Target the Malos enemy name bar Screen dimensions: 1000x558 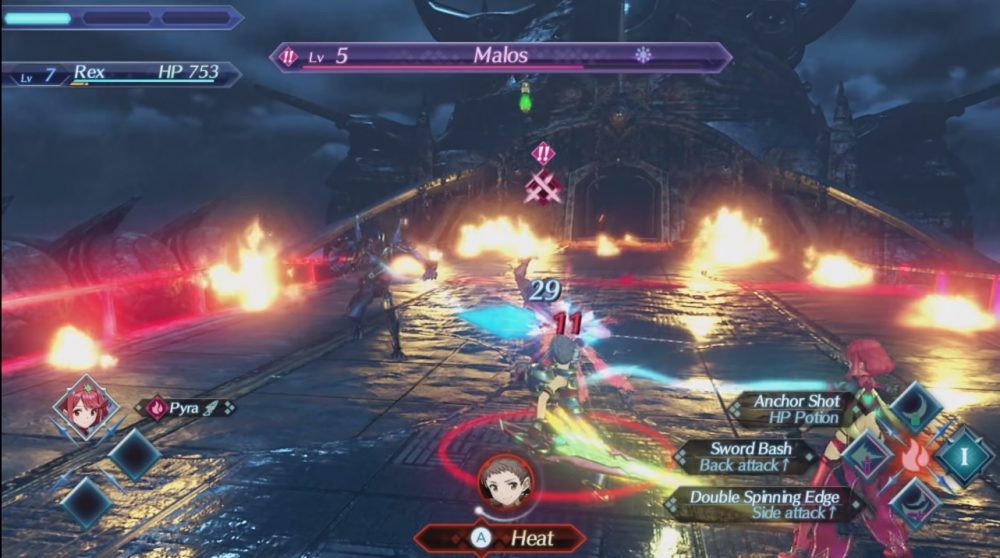tap(500, 56)
